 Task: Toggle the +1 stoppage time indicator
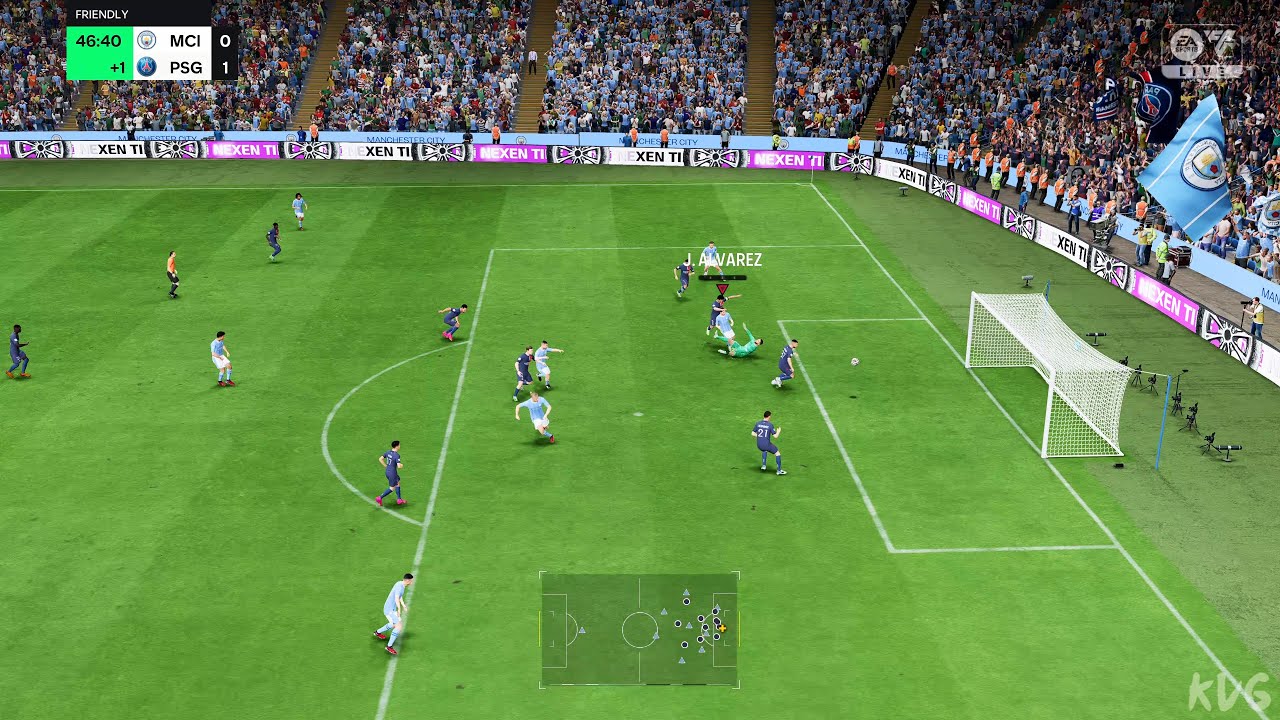pos(118,66)
